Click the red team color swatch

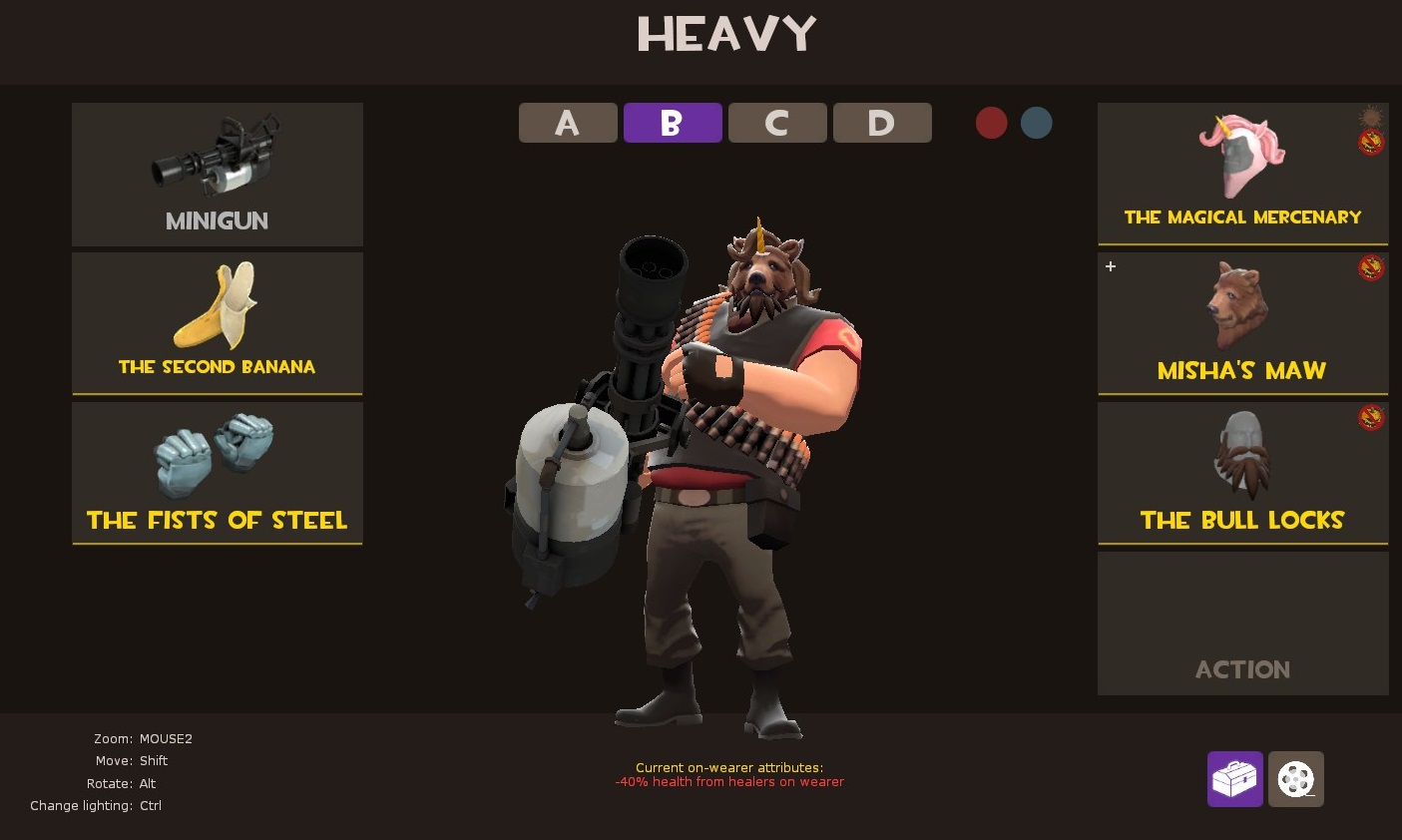pos(991,123)
